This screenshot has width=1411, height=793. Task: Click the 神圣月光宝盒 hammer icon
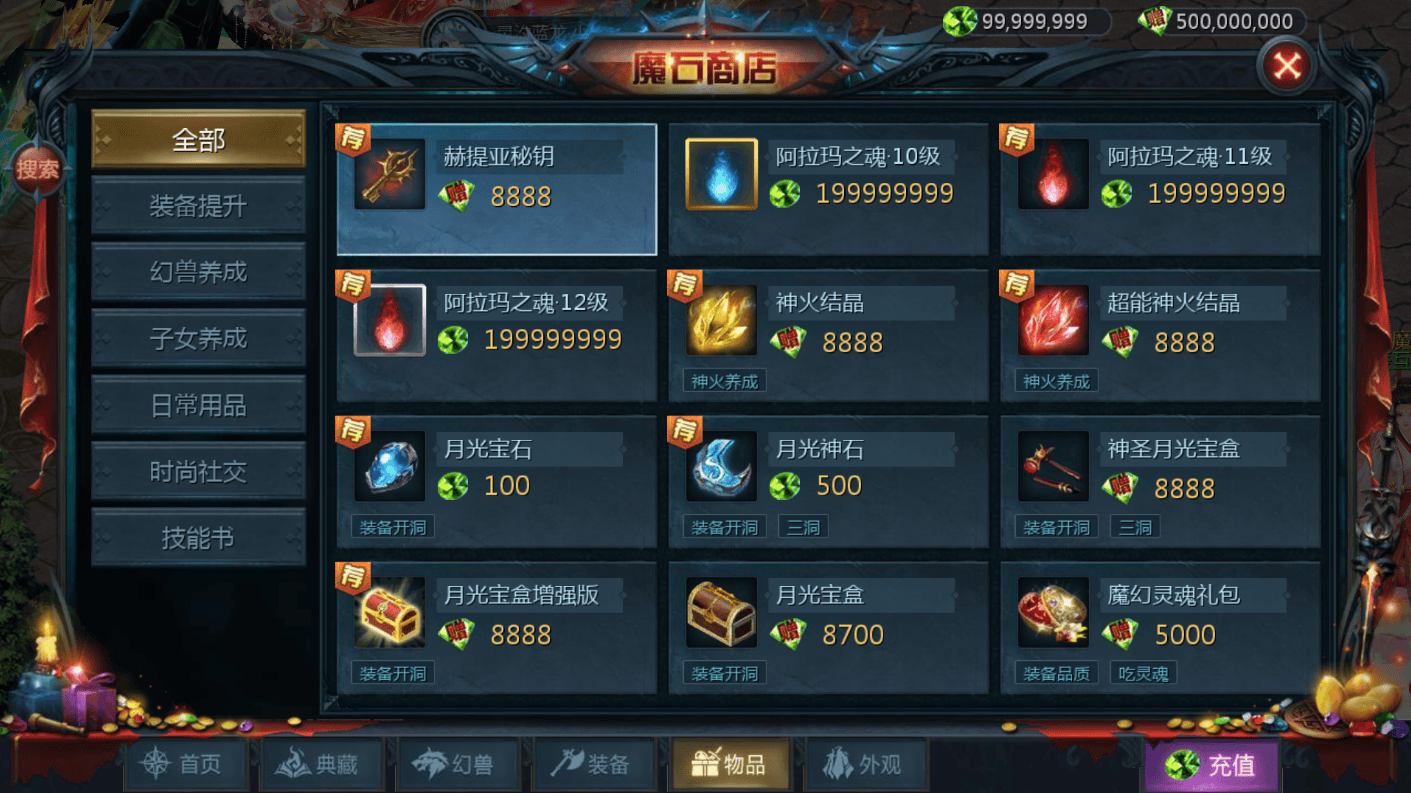click(x=1053, y=468)
